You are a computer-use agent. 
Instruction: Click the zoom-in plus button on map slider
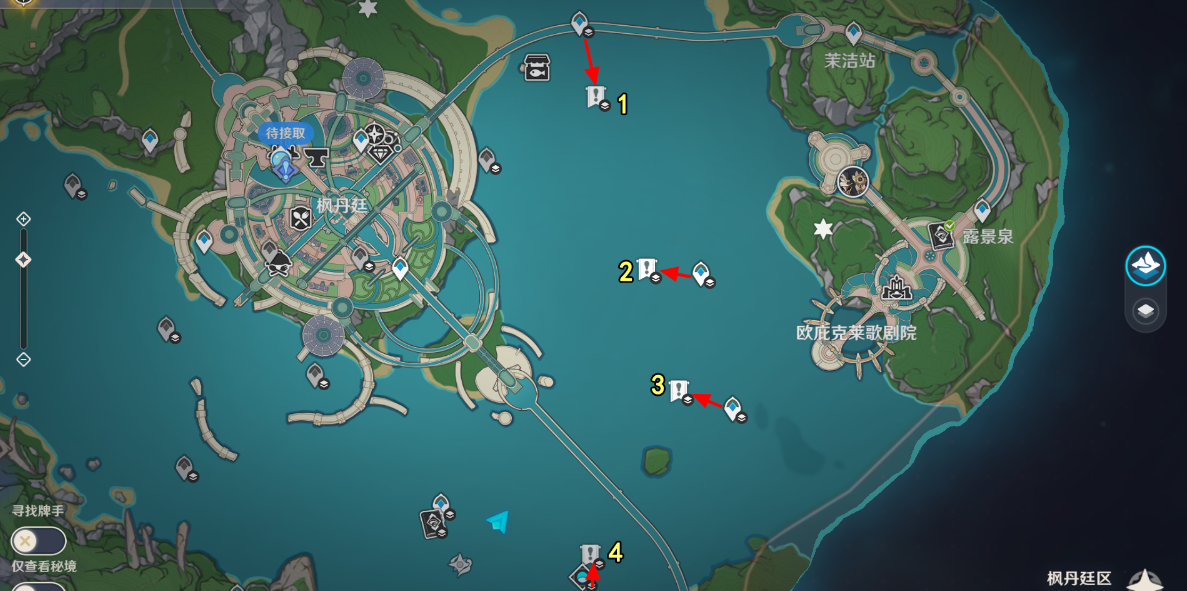tap(24, 219)
